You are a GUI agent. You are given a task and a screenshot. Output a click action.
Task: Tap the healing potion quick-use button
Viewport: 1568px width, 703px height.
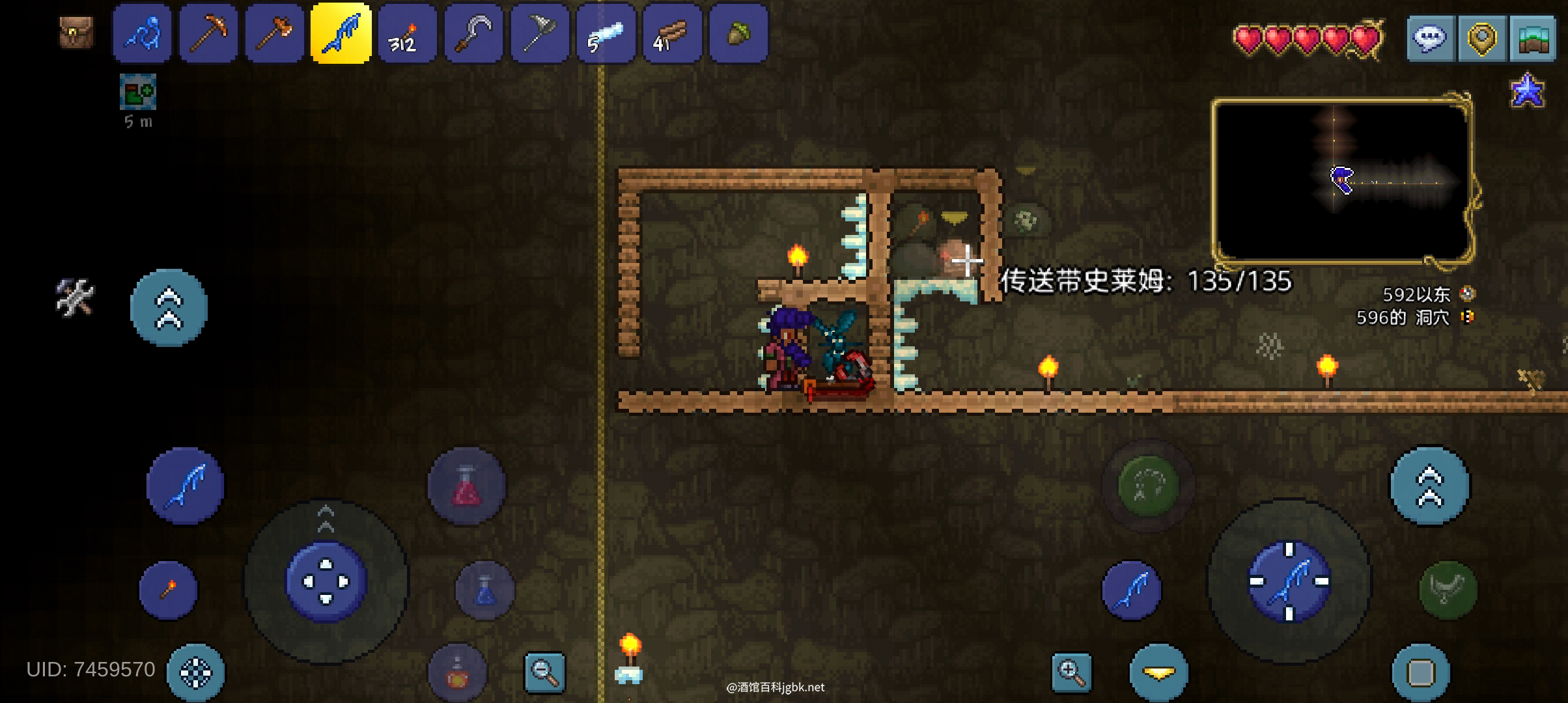tap(466, 486)
